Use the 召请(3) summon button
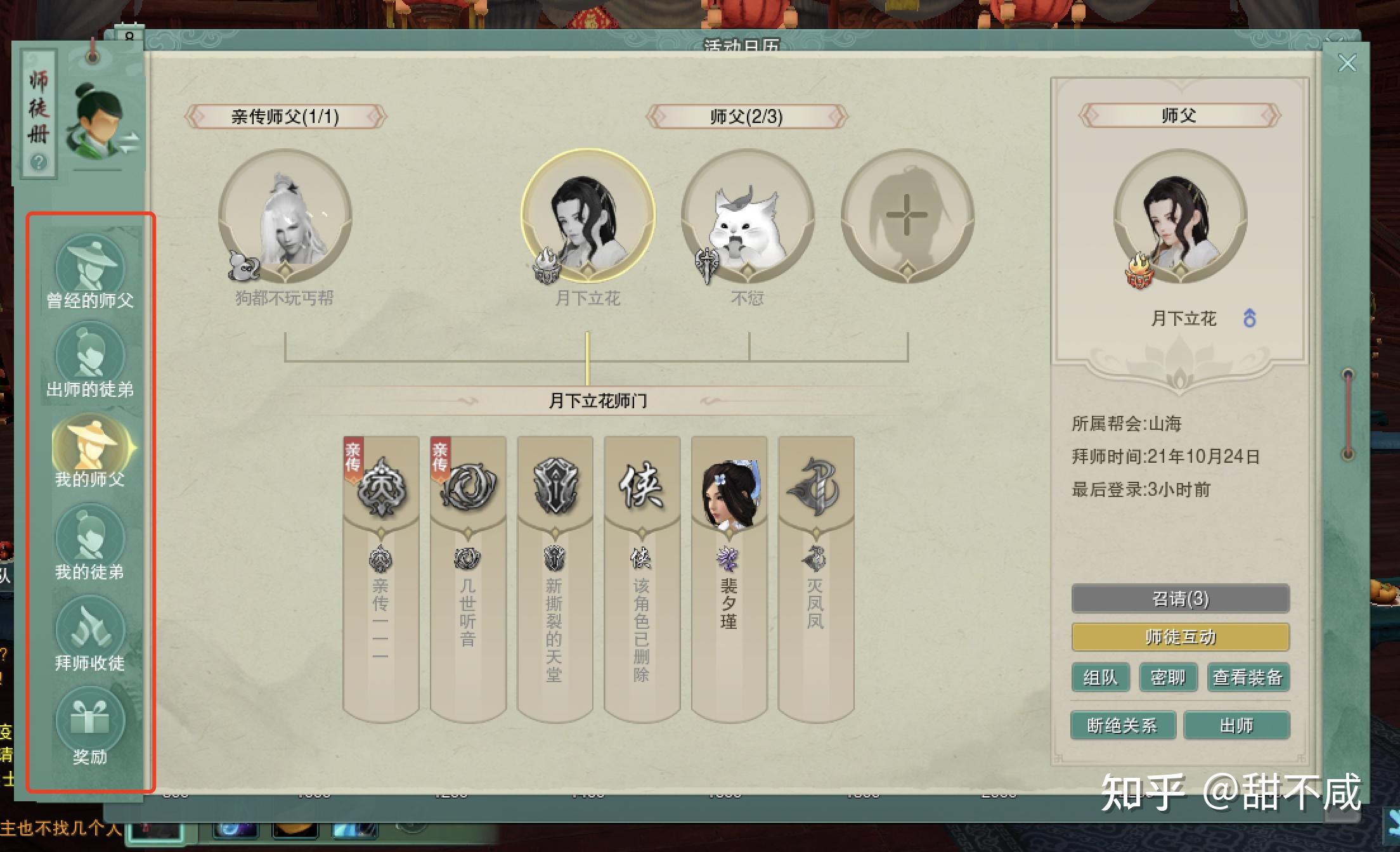1400x852 pixels. [1180, 598]
